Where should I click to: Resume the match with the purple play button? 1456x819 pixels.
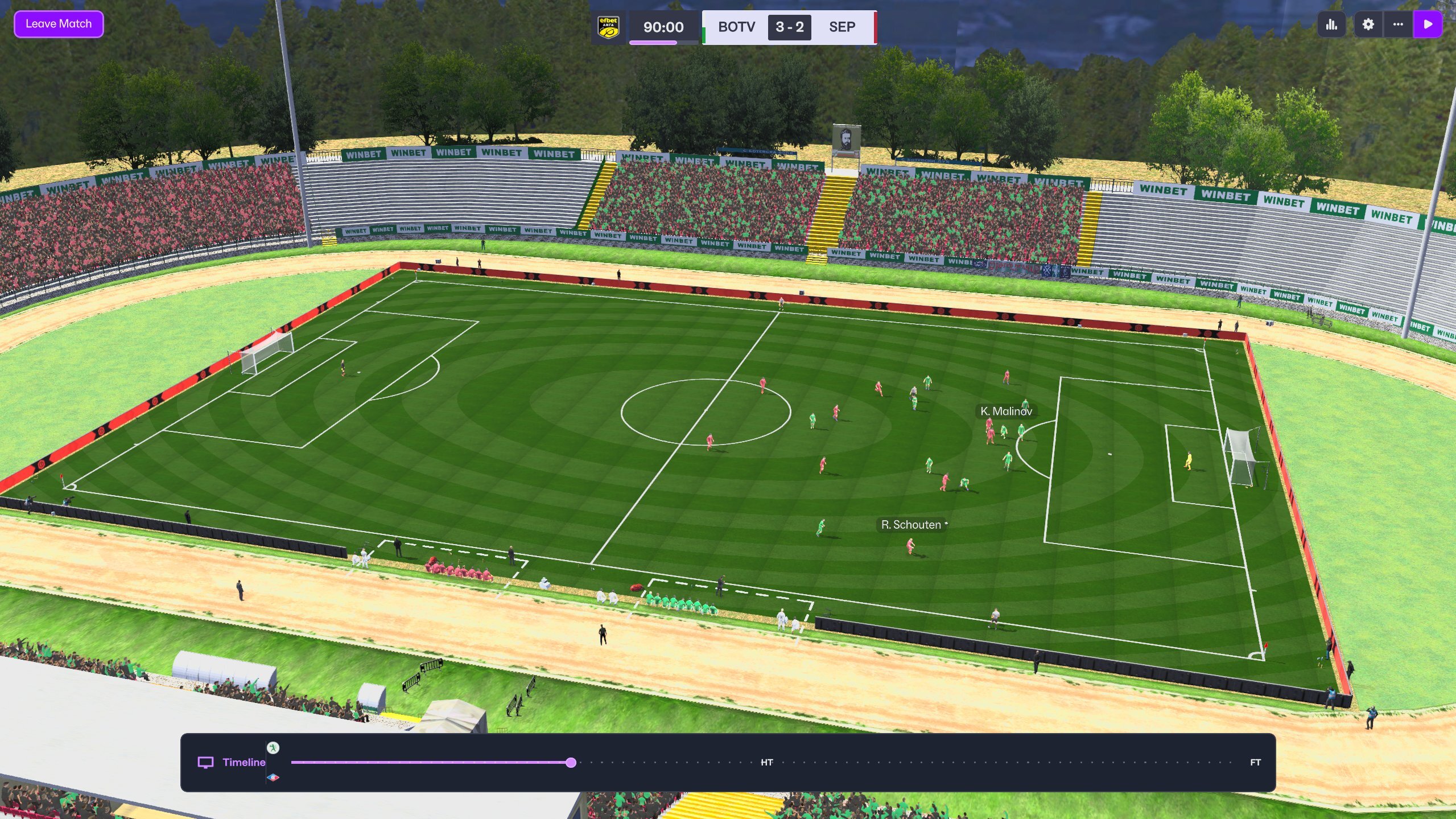click(x=1428, y=24)
